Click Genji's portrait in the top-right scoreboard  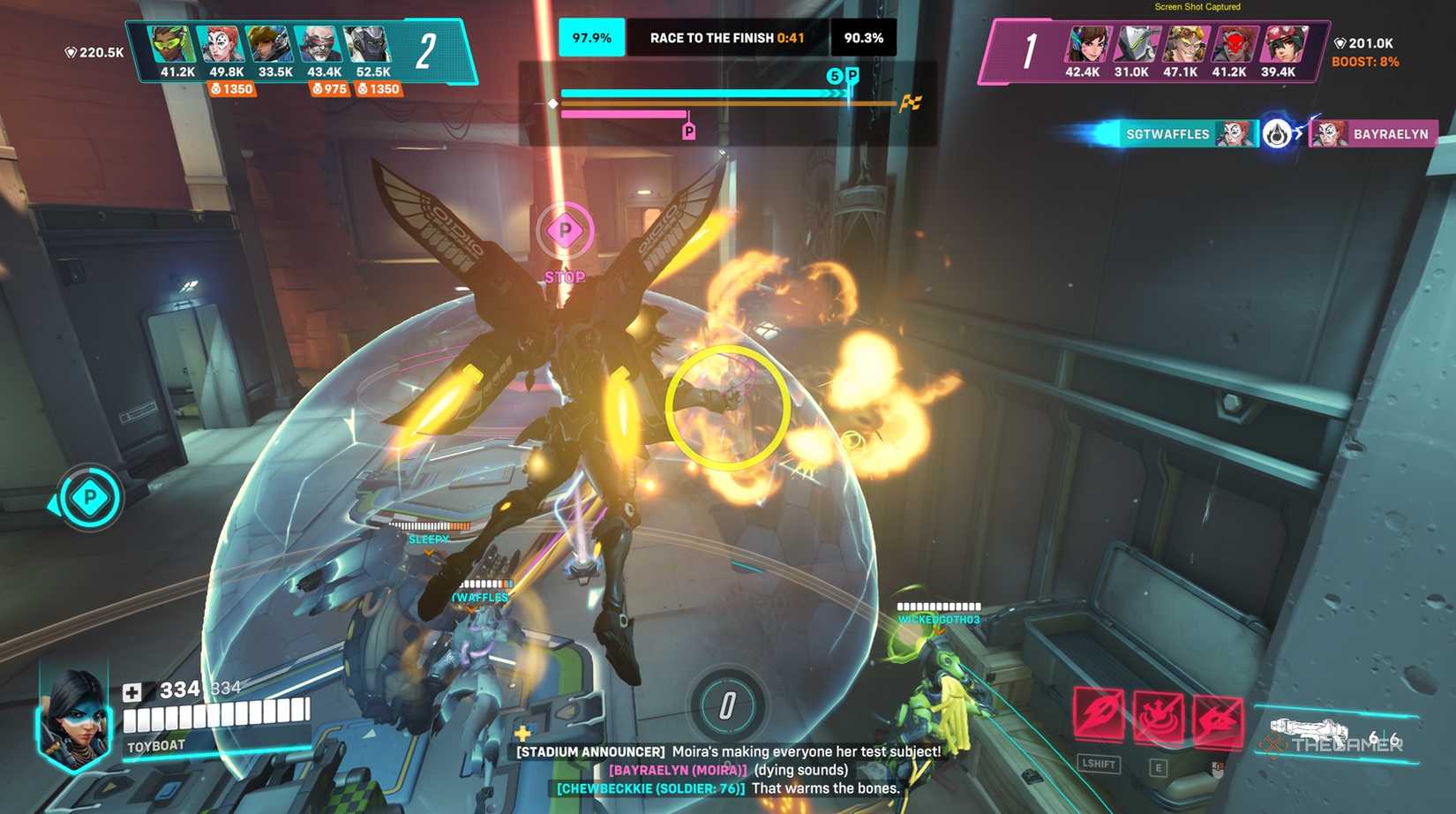[1137, 42]
